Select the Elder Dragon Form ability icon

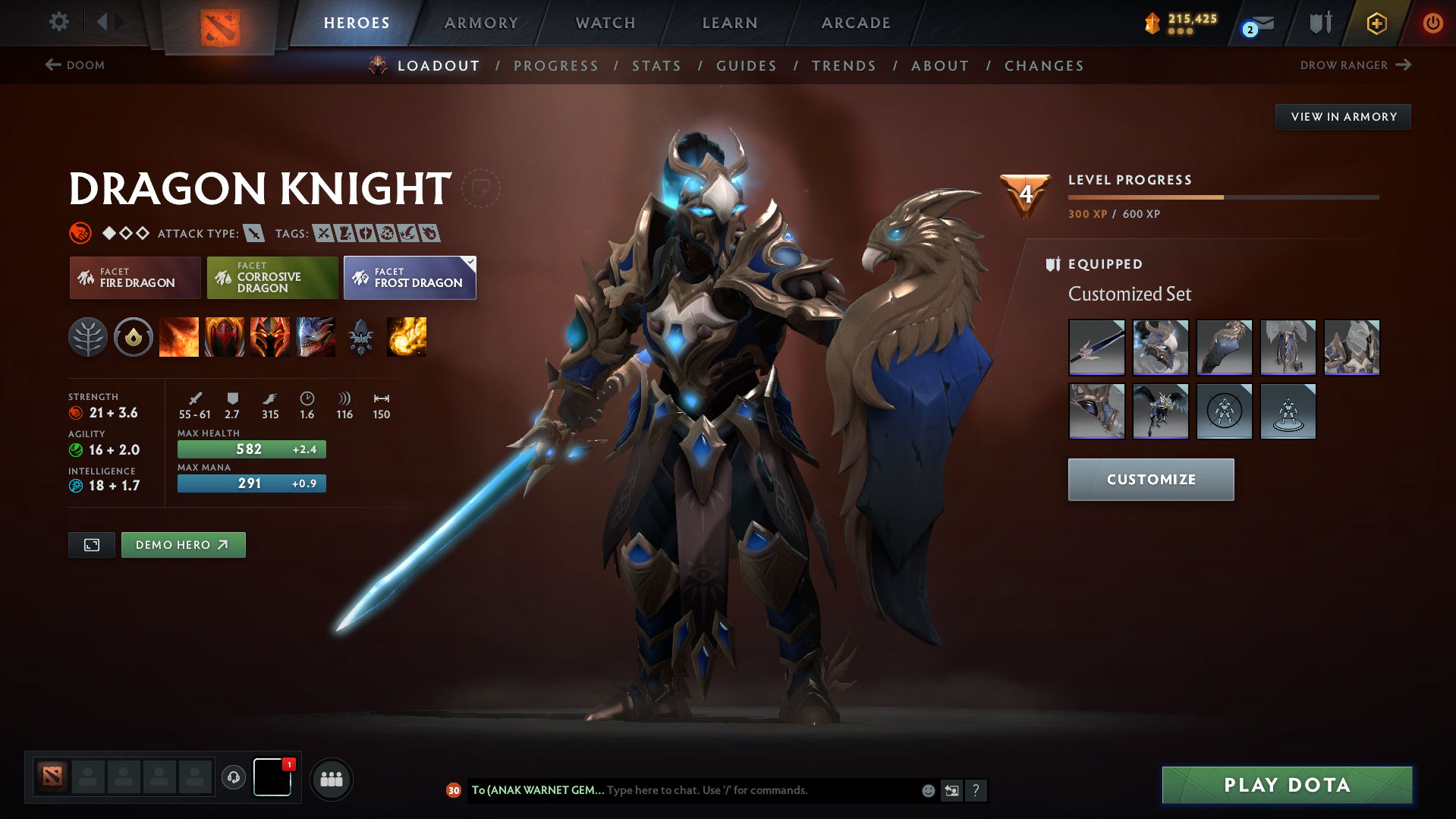coord(316,337)
